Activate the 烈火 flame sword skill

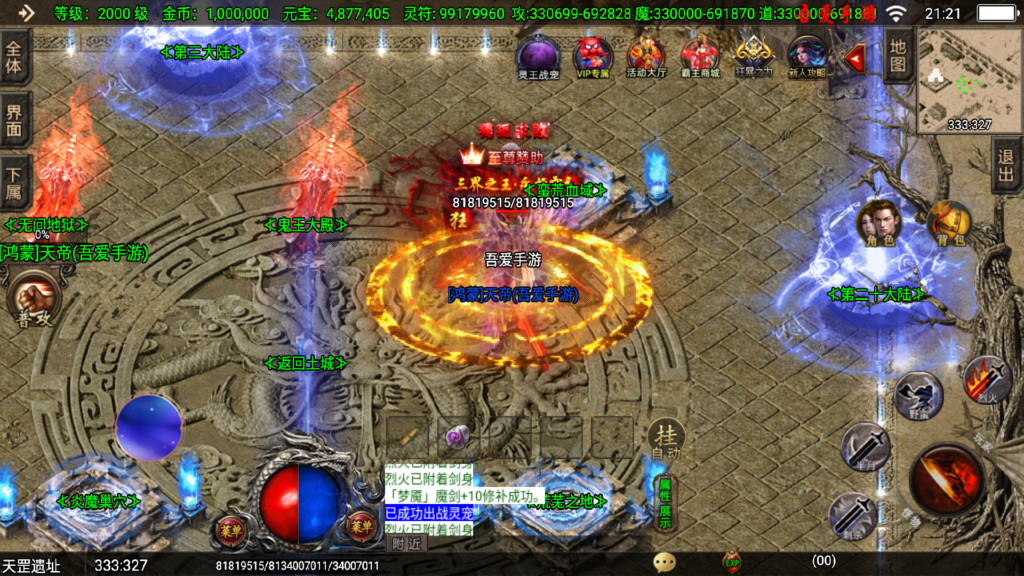pyautogui.click(x=986, y=380)
